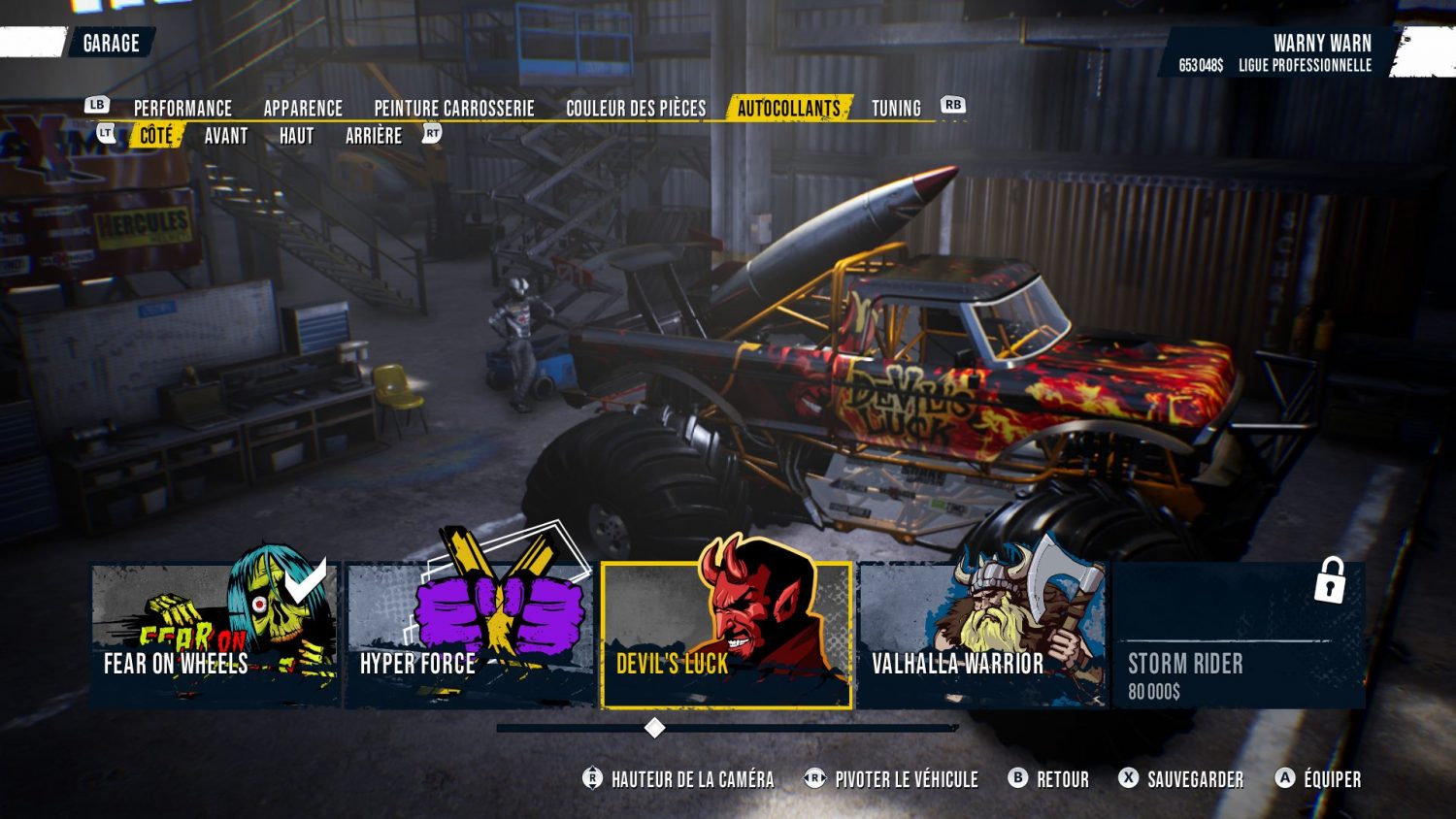Click Retour to go back
Image resolution: width=1456 pixels, height=819 pixels.
[1051, 779]
